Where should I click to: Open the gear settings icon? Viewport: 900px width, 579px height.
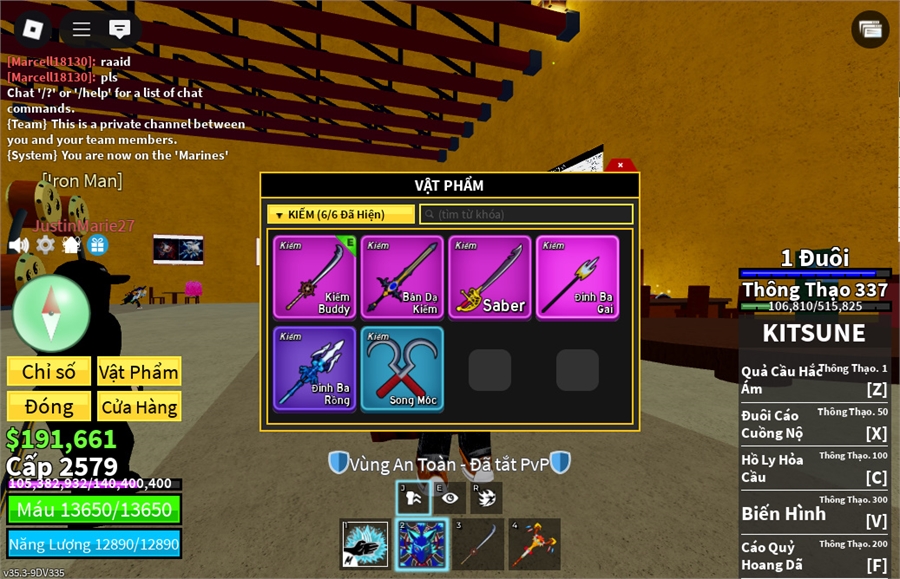pos(45,244)
